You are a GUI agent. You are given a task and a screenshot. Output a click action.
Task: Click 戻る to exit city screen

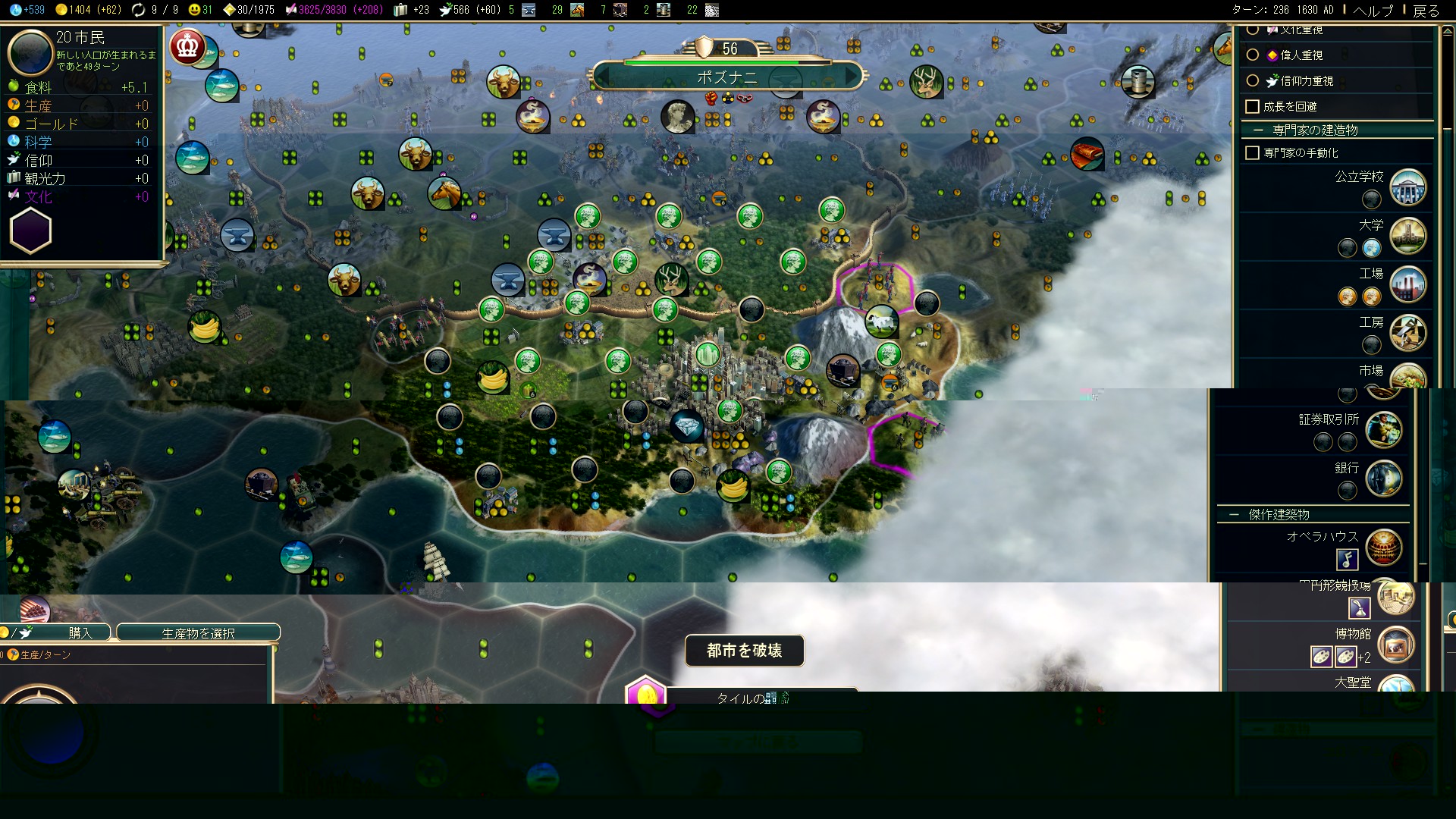pos(1426,10)
